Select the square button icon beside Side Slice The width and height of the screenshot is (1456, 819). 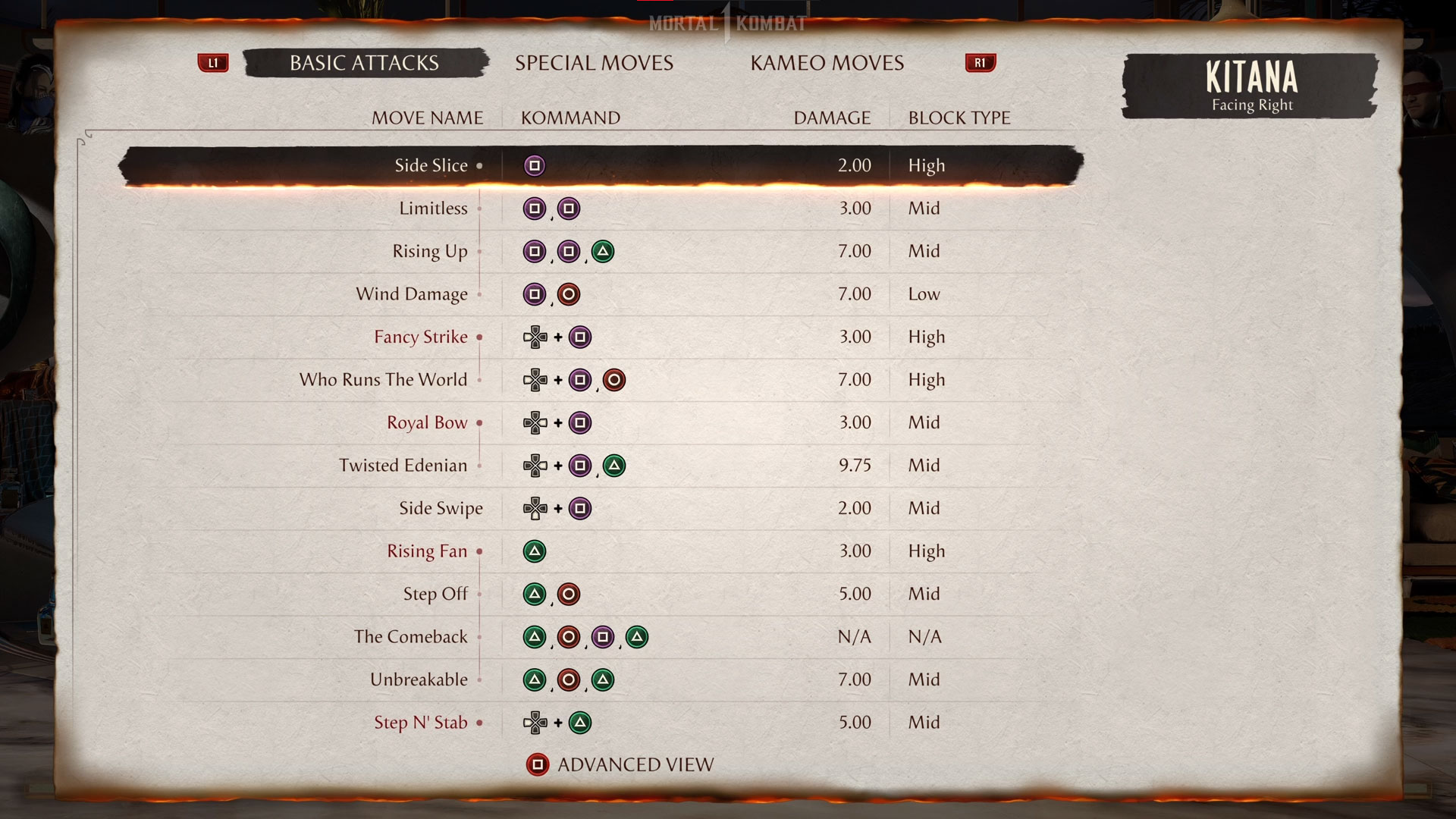(x=535, y=165)
